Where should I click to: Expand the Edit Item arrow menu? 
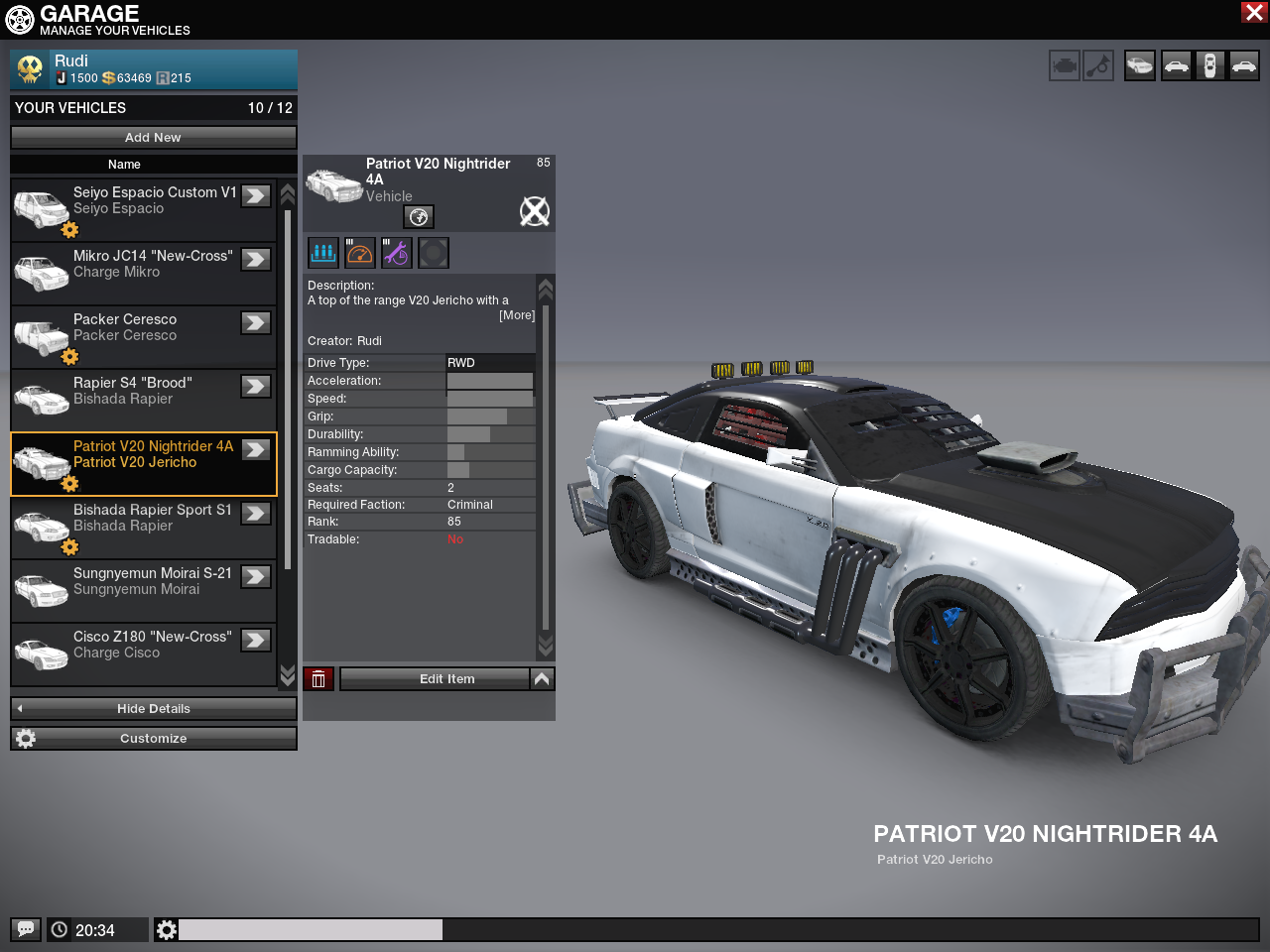[542, 679]
